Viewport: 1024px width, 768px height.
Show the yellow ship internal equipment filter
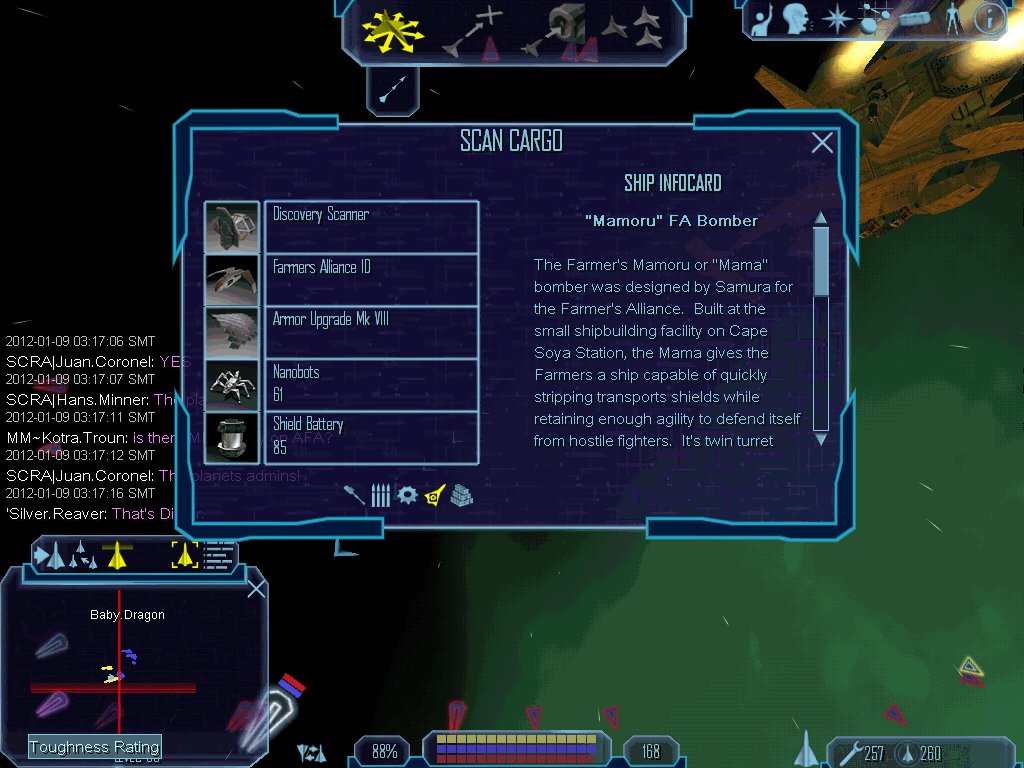(434, 494)
